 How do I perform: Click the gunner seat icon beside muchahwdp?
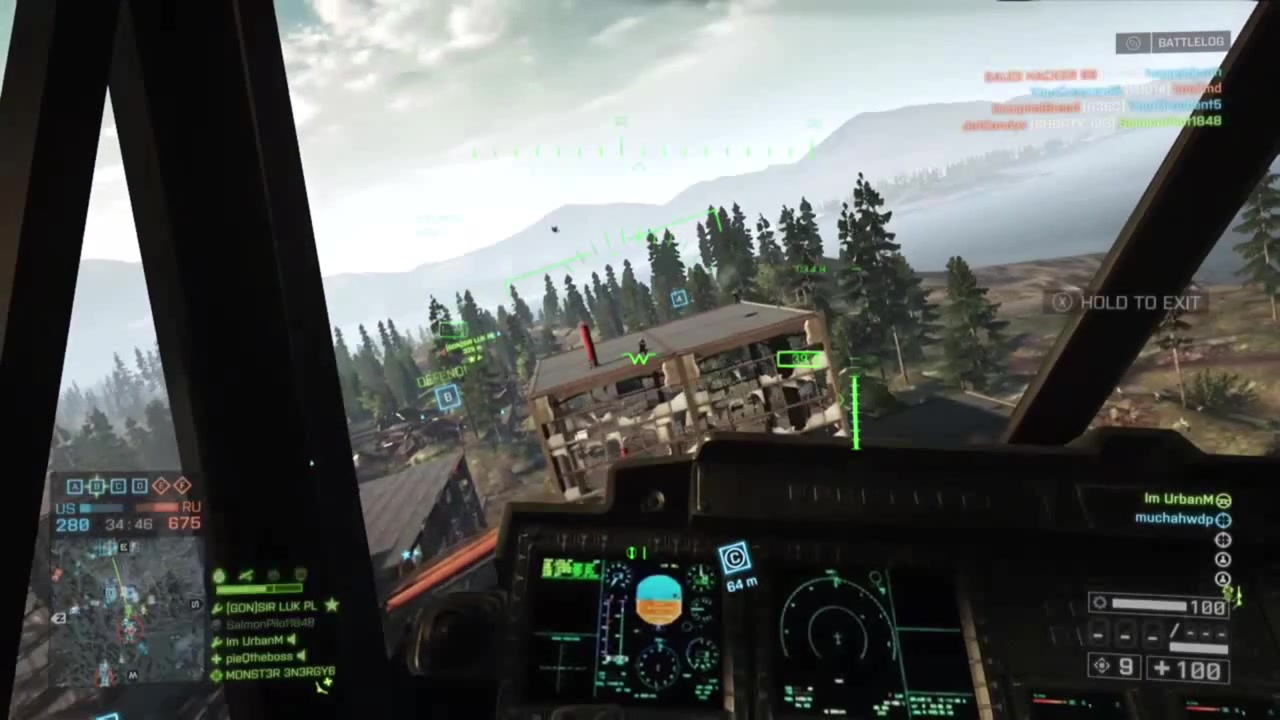[1223, 519]
